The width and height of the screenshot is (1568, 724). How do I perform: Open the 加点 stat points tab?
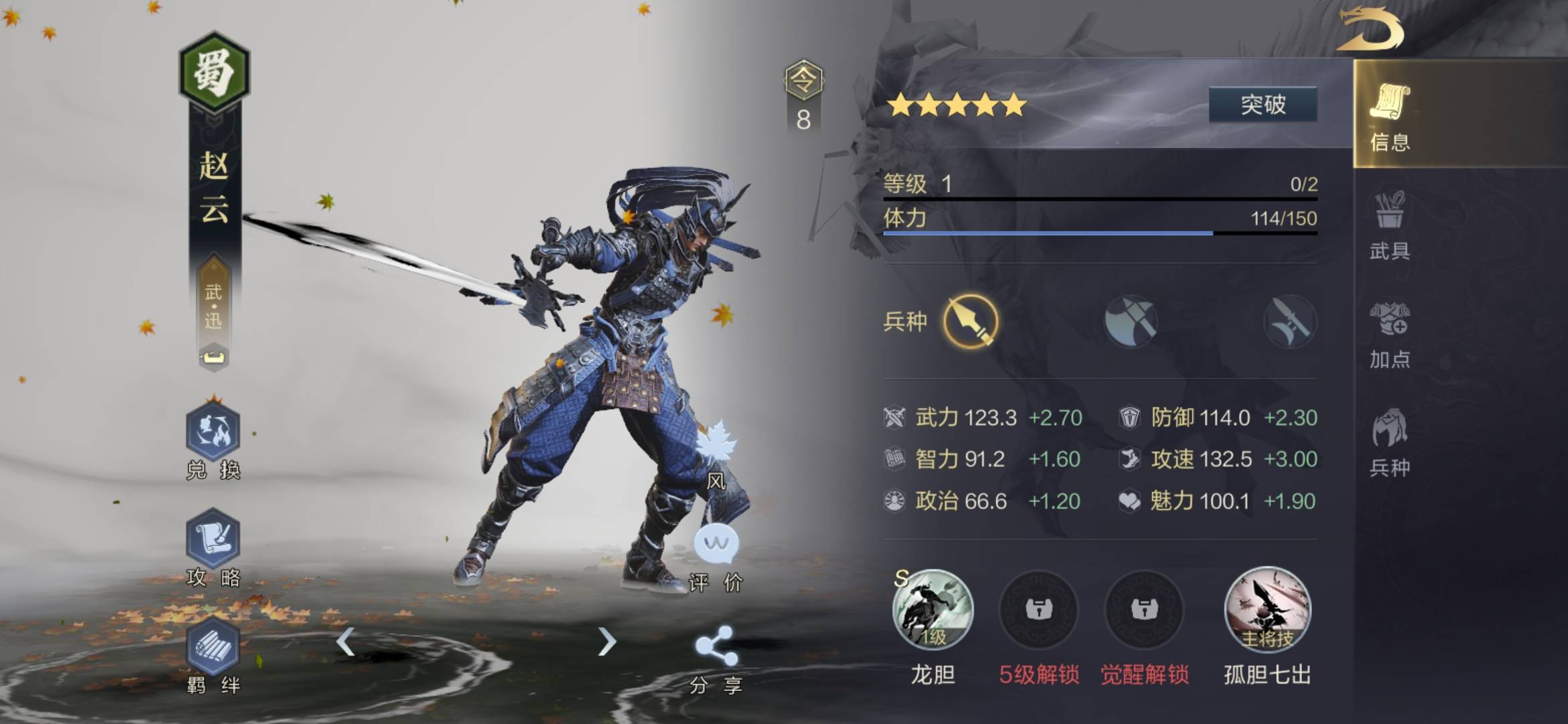click(1390, 333)
